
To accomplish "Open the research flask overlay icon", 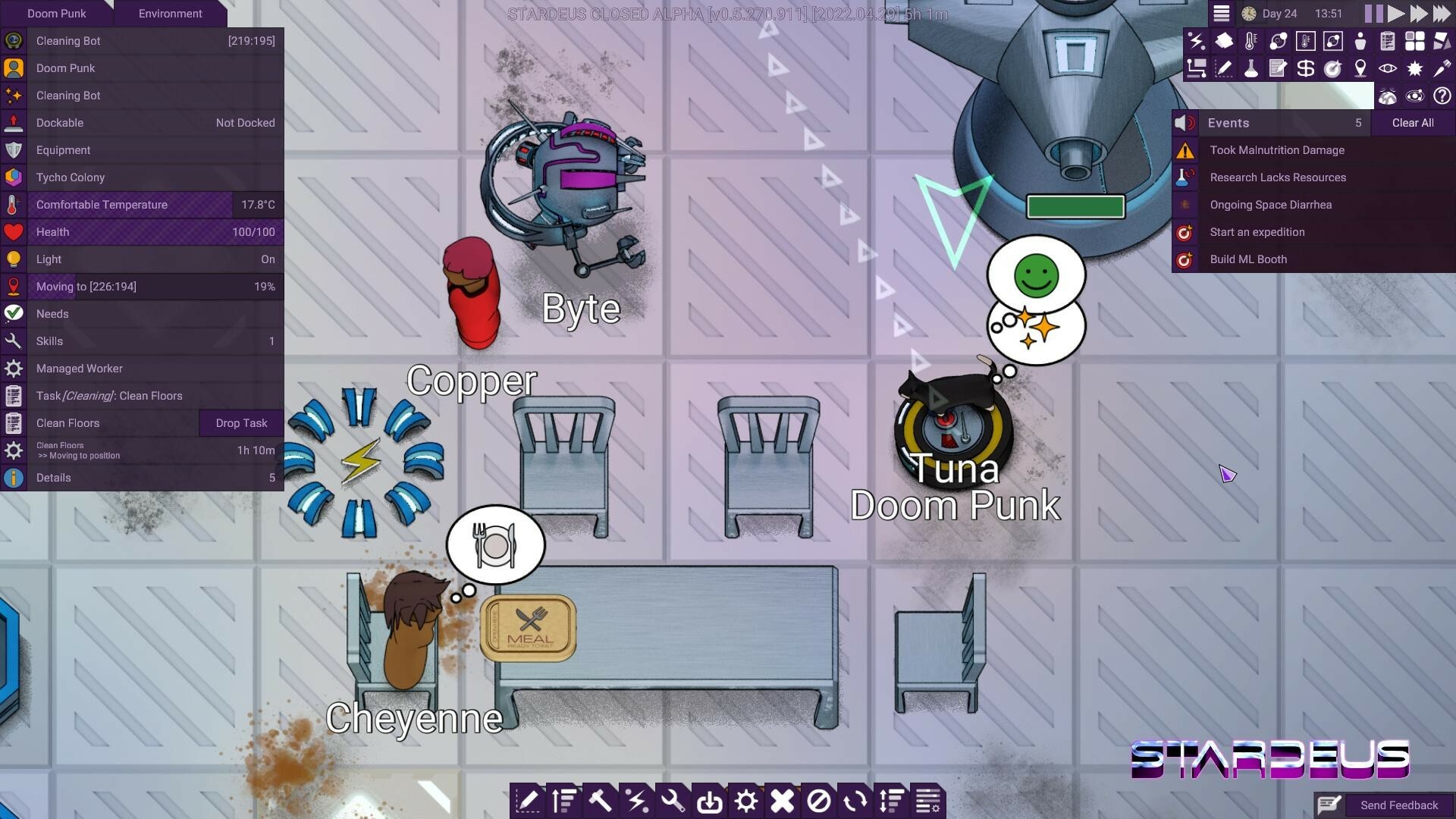I will point(1251,68).
